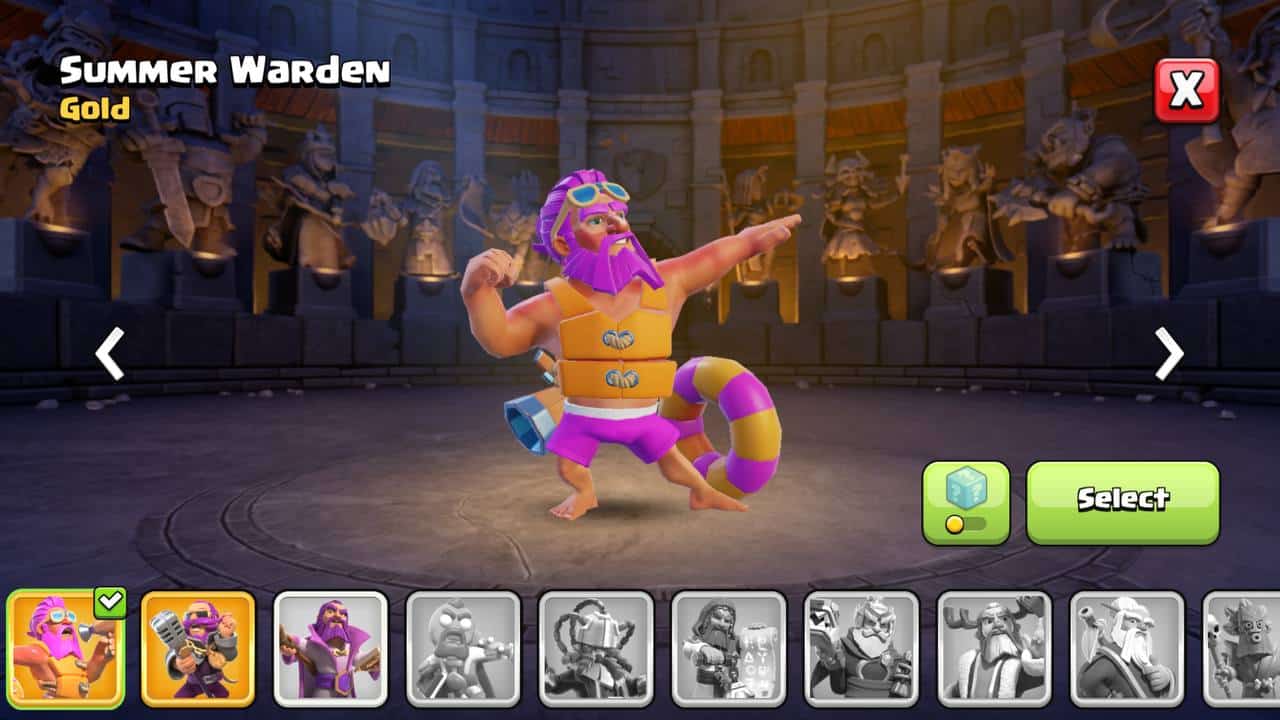
Task: Pick the default purple-robed Warden thumbnail
Action: (x=330, y=649)
